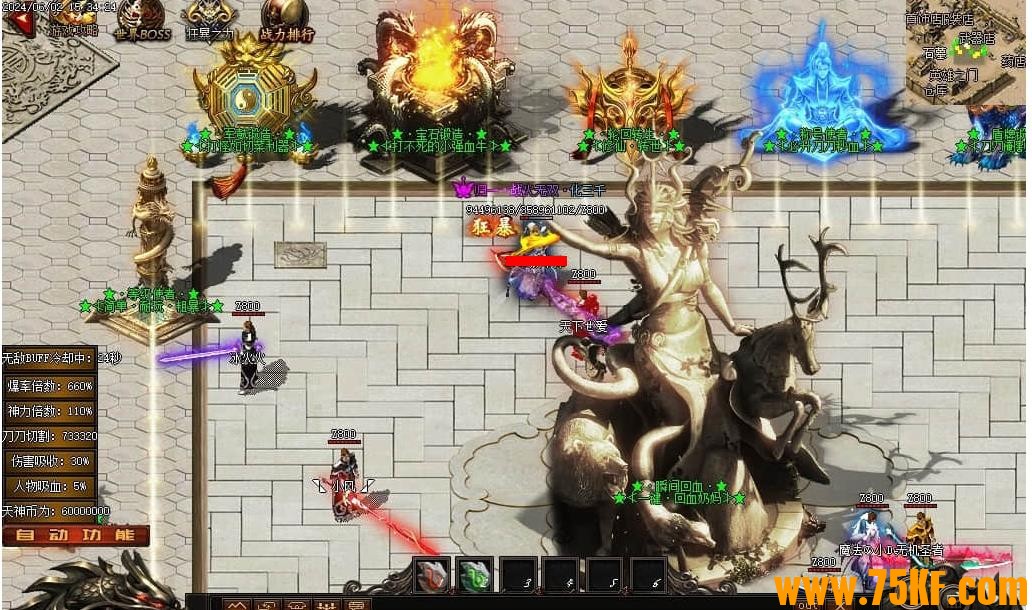
Task: Select the 仓库 label on the minimap
Action: coord(935,90)
